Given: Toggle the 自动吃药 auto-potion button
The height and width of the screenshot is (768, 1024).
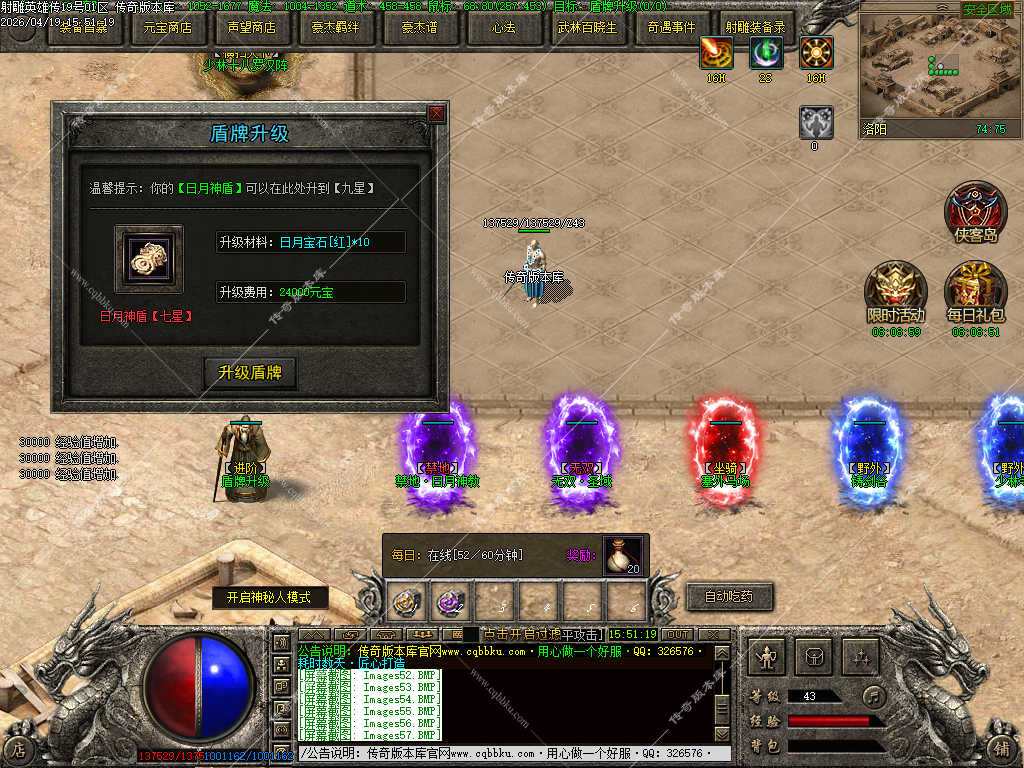Looking at the screenshot, I should coord(729,597).
